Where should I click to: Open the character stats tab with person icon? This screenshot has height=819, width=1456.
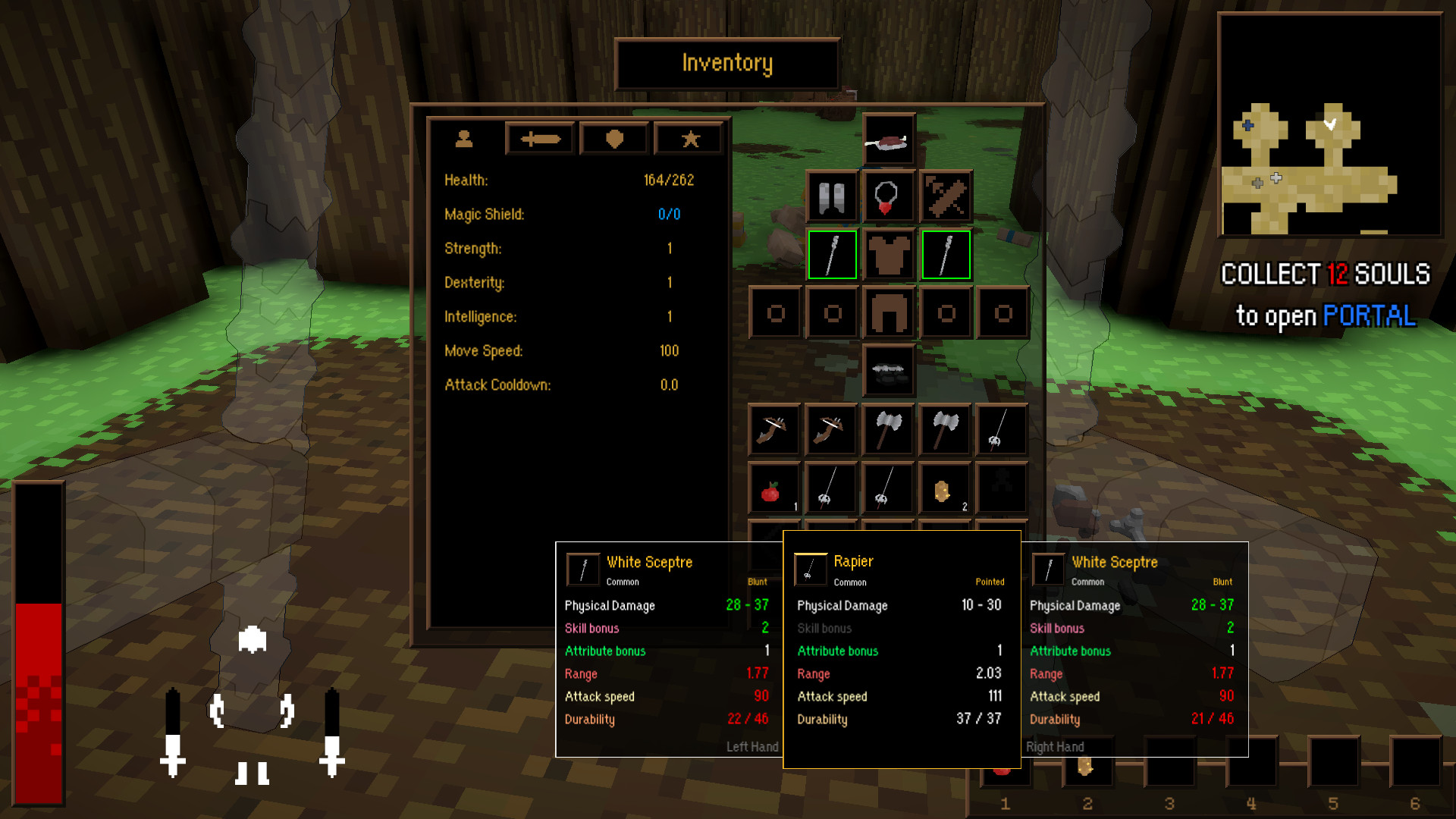(465, 139)
